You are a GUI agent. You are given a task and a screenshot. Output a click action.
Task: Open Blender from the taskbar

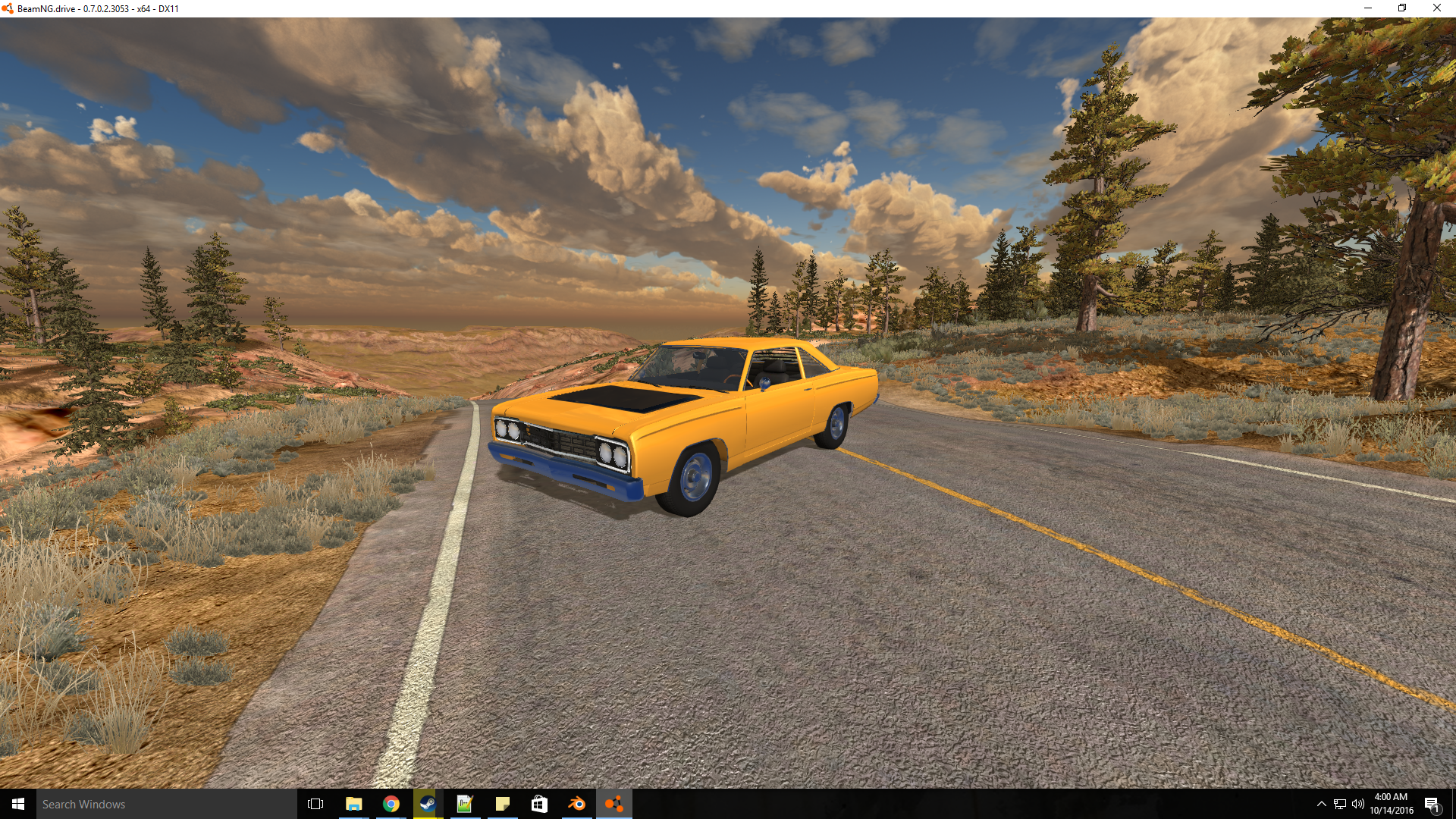point(577,804)
